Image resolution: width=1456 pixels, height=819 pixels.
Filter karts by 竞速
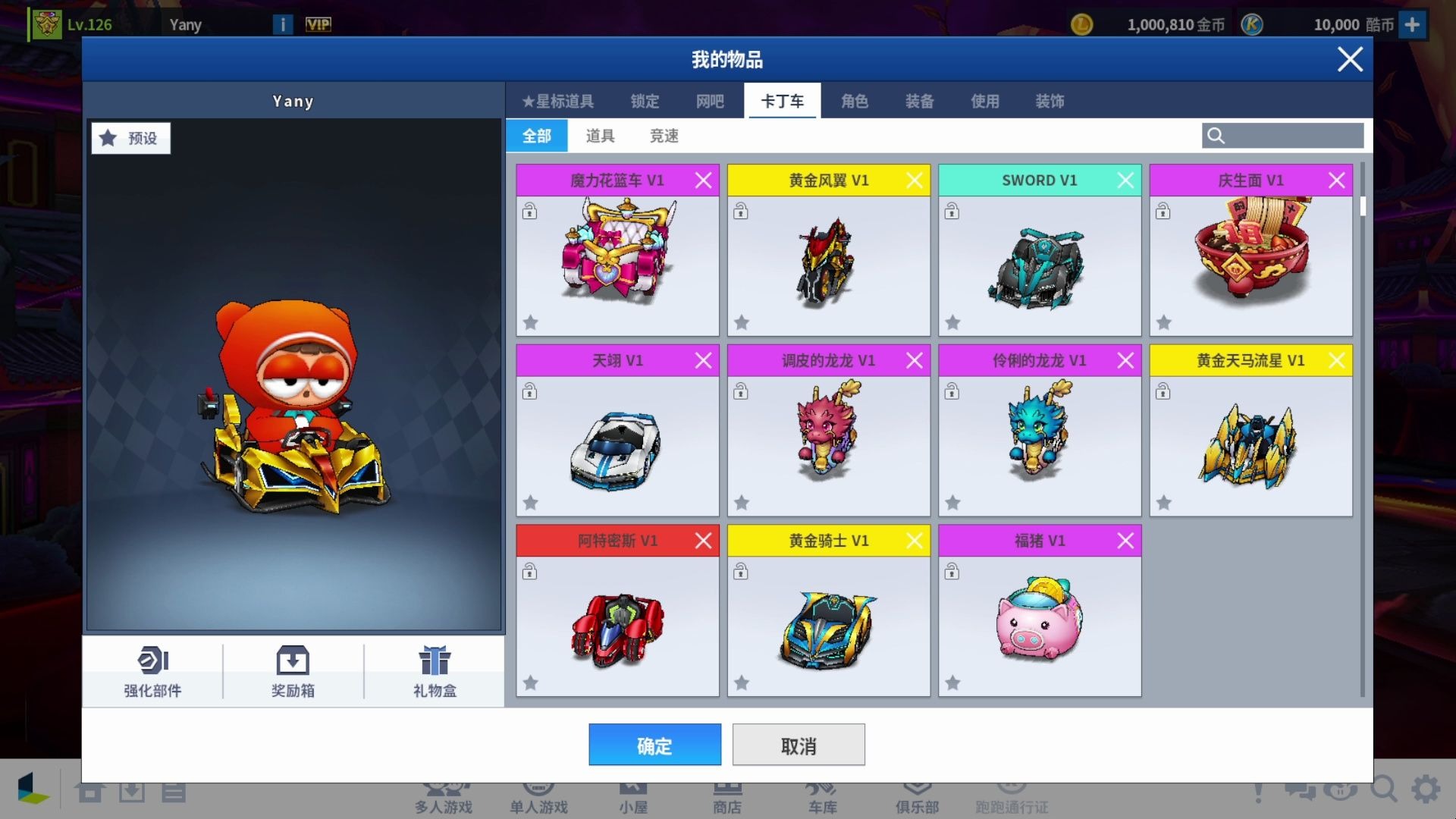664,136
